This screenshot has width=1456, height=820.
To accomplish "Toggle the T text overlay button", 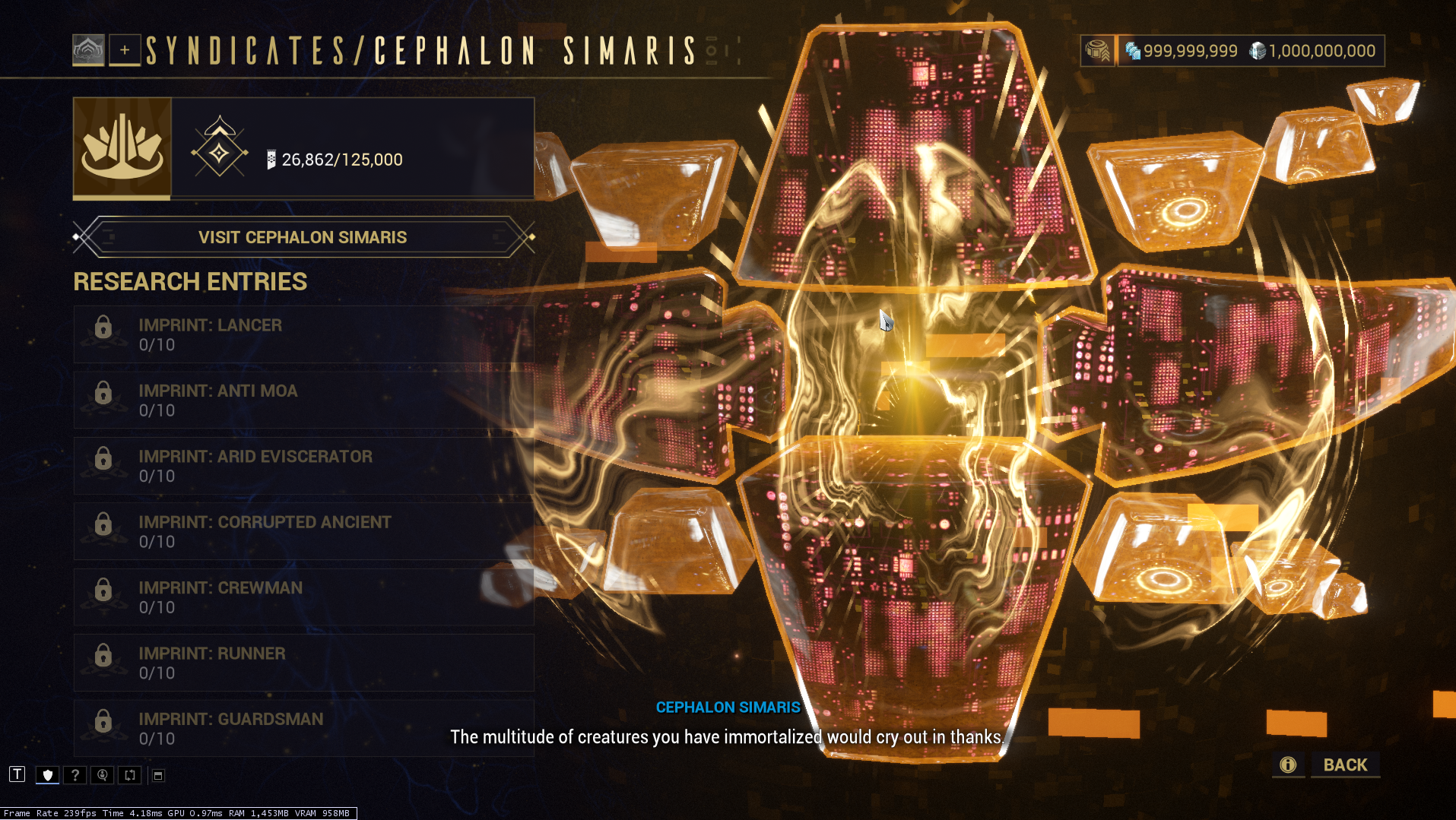I will click(x=17, y=774).
